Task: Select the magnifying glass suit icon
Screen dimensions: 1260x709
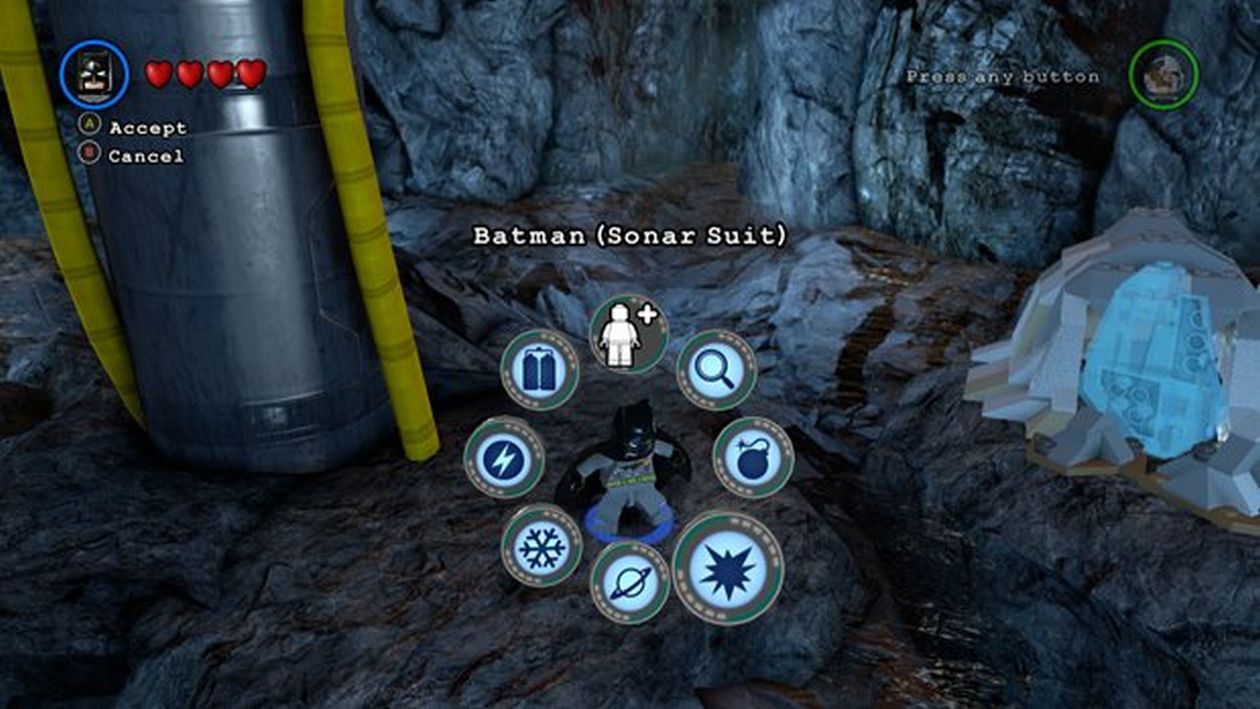Action: click(x=716, y=370)
